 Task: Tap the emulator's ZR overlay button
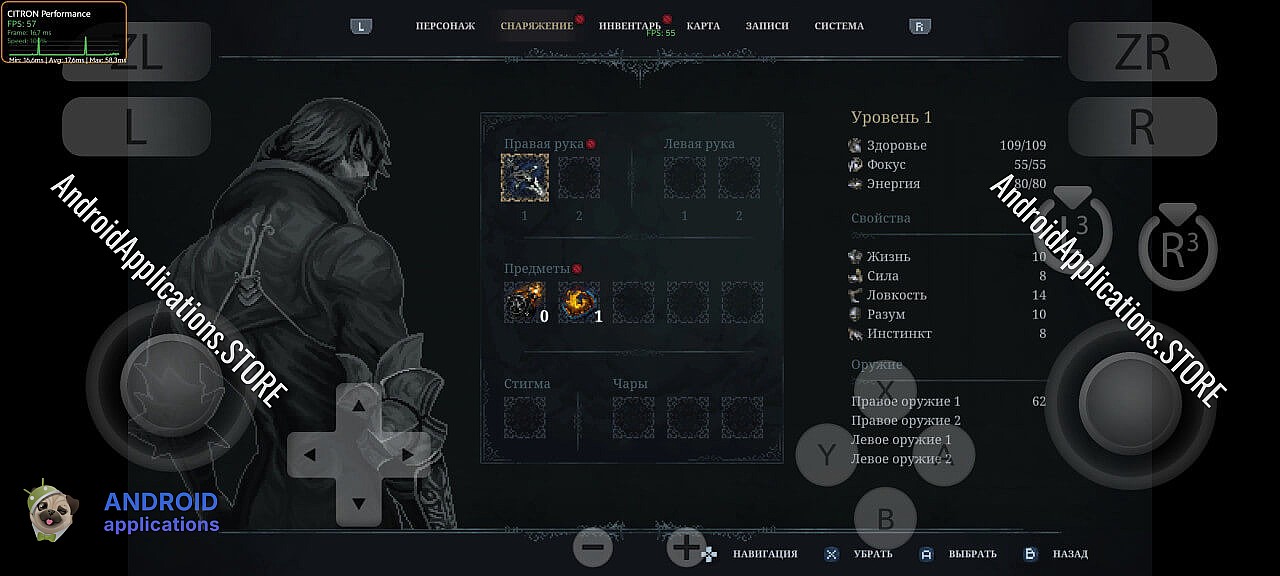[1142, 52]
